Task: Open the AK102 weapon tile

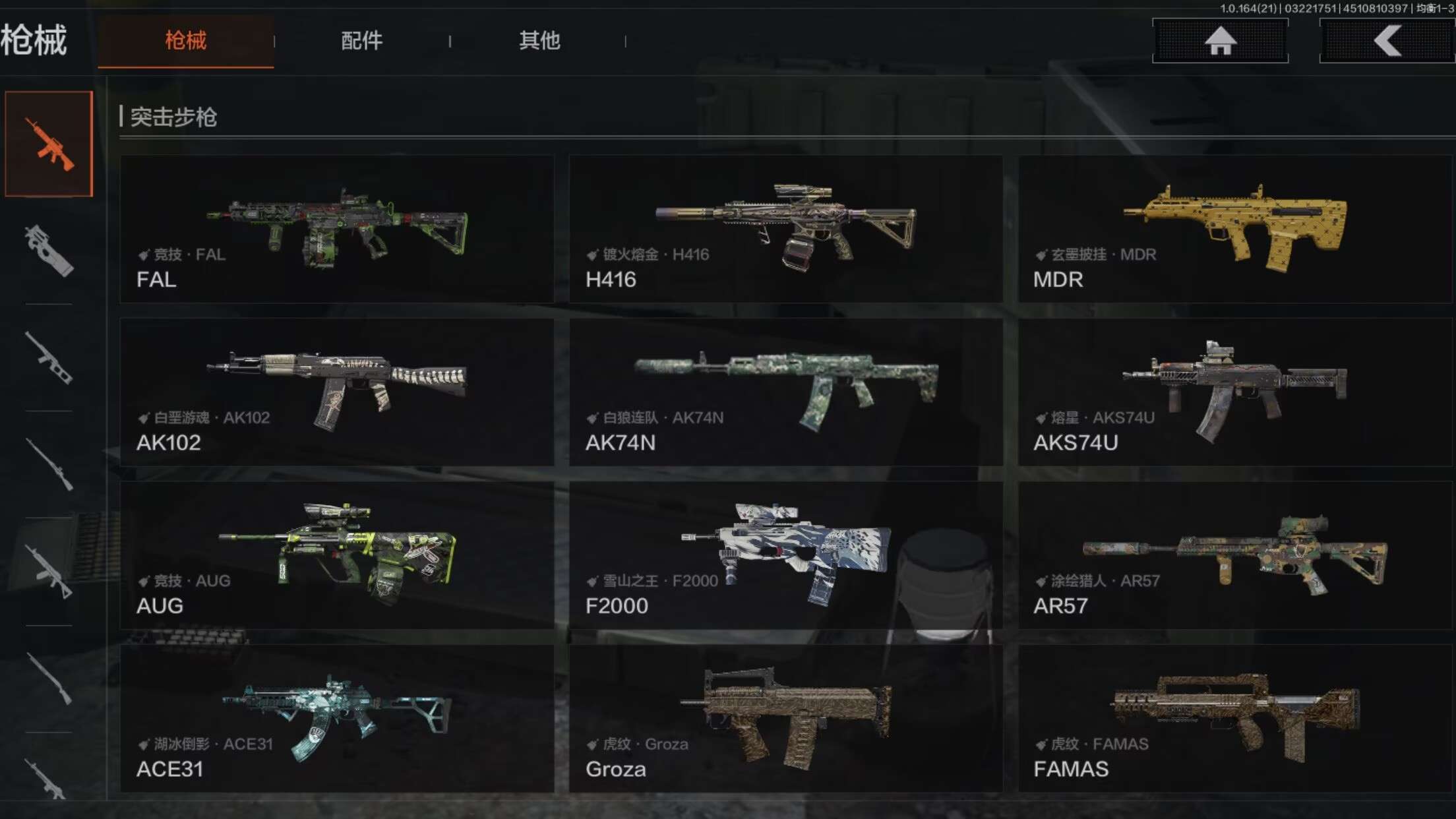Action: 337,392
